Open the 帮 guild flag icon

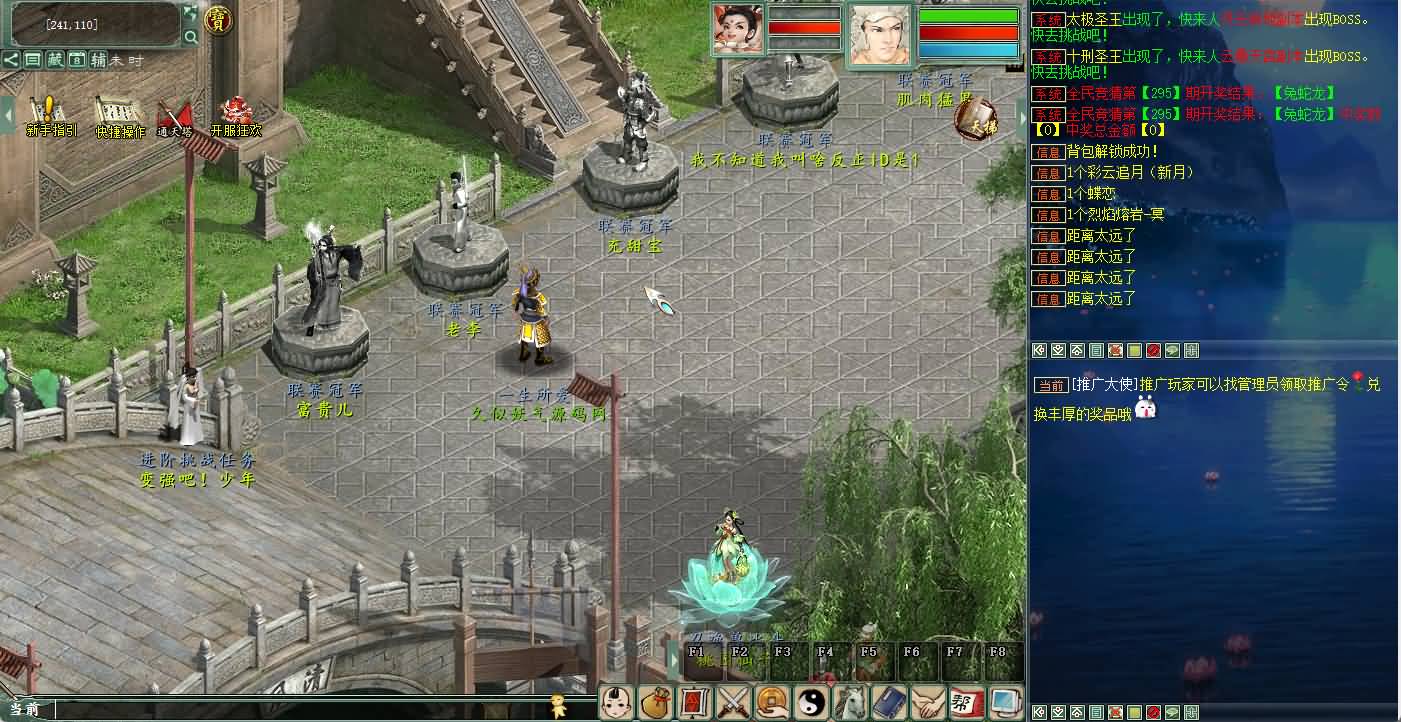[x=966, y=701]
